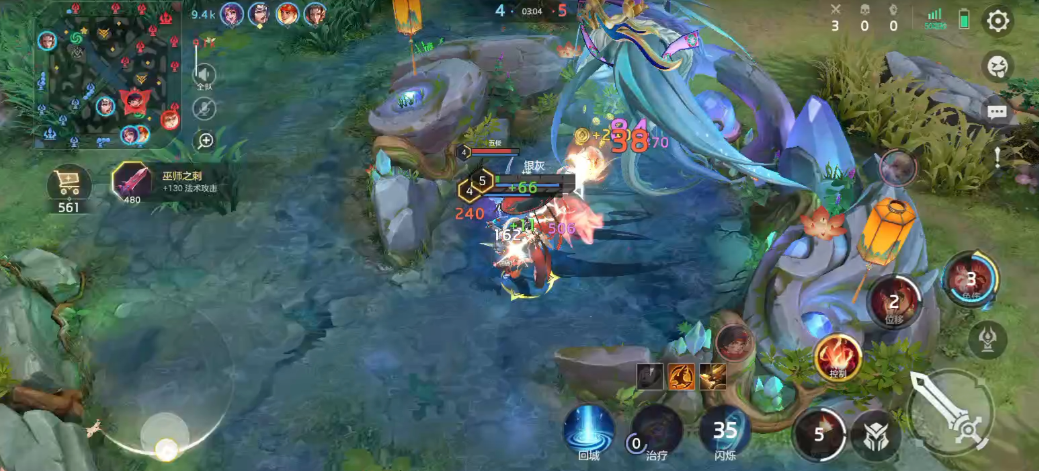Toggle the 全队 team voice speaker

[204, 75]
